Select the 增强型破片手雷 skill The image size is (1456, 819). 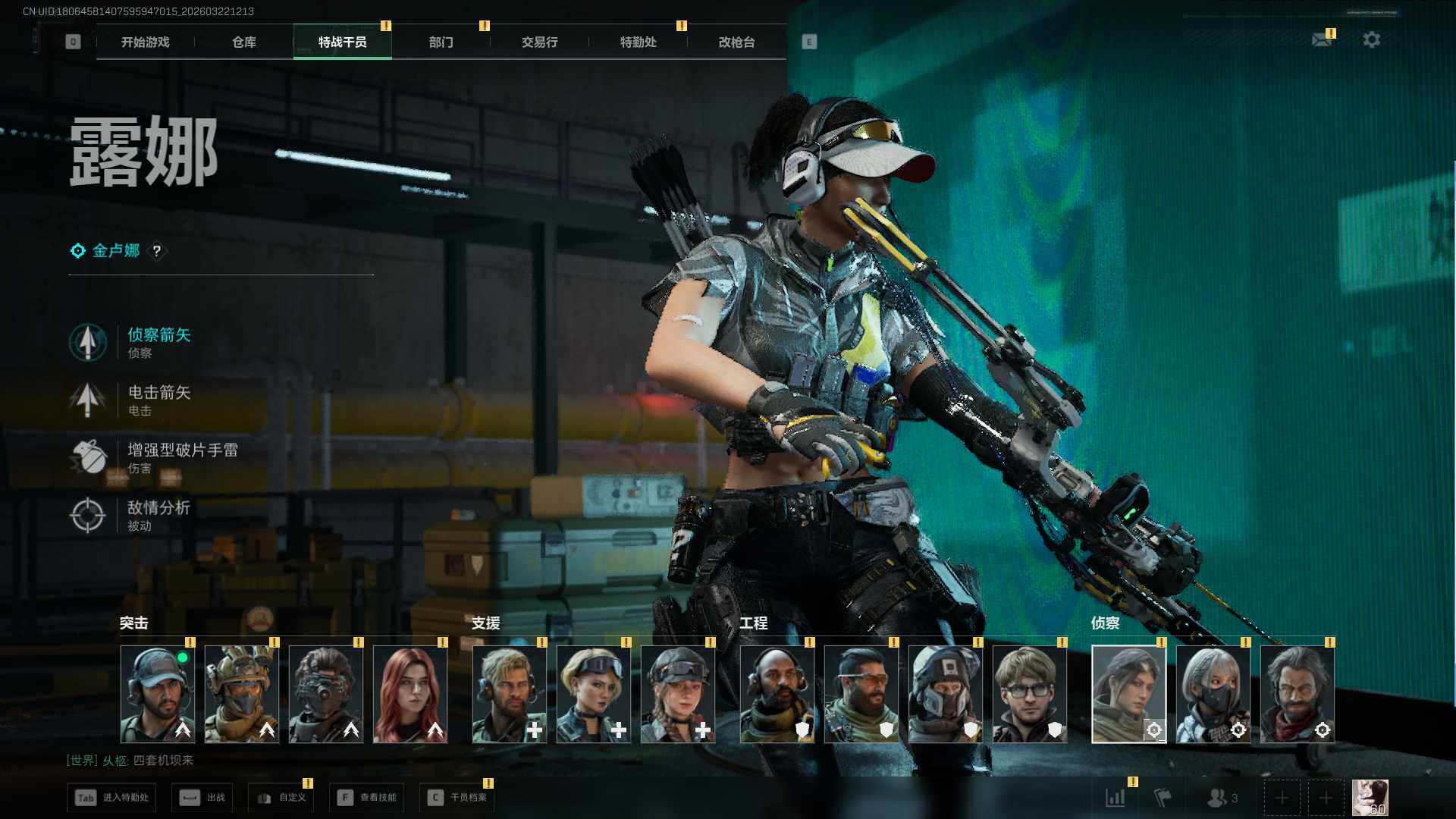pos(180,457)
